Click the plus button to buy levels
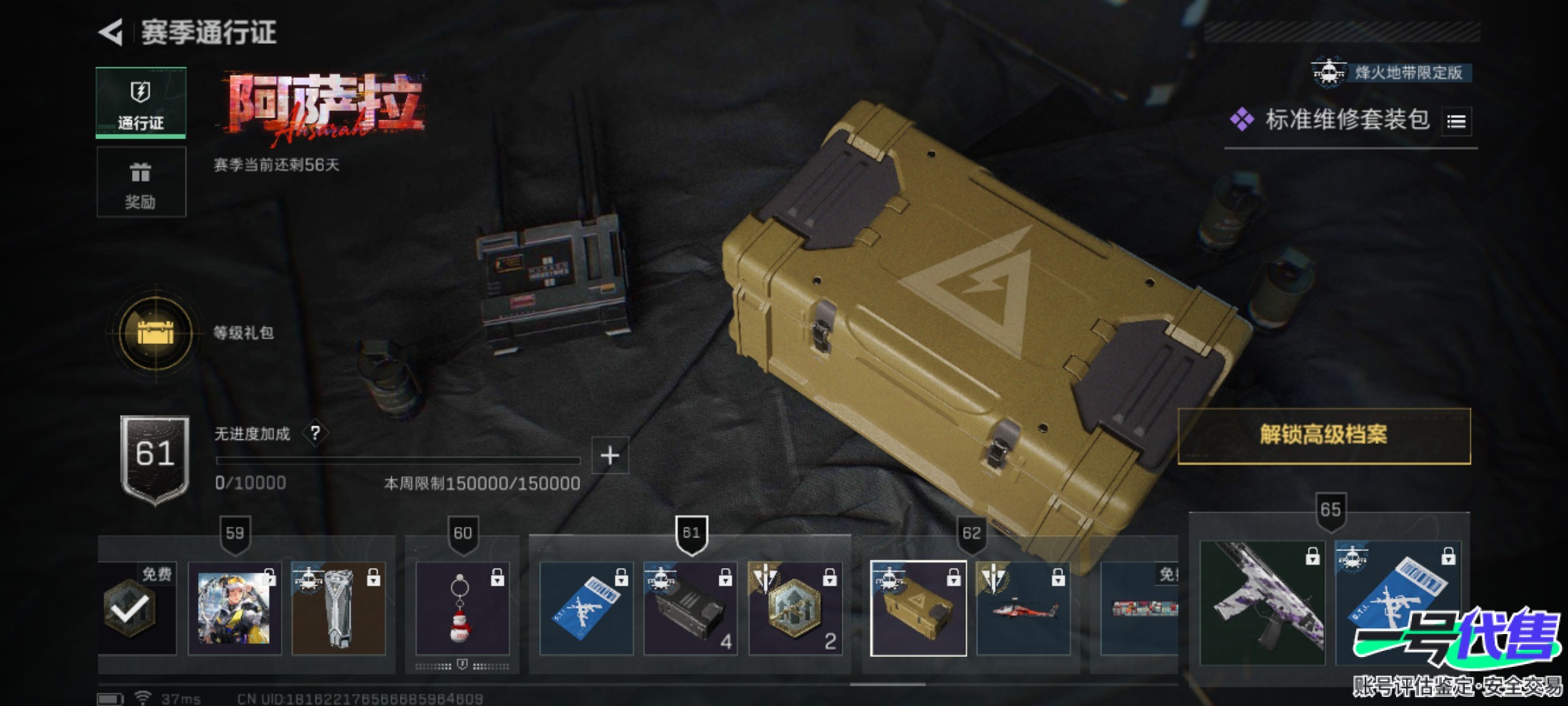Screen dimensions: 1568x706 (x=610, y=455)
